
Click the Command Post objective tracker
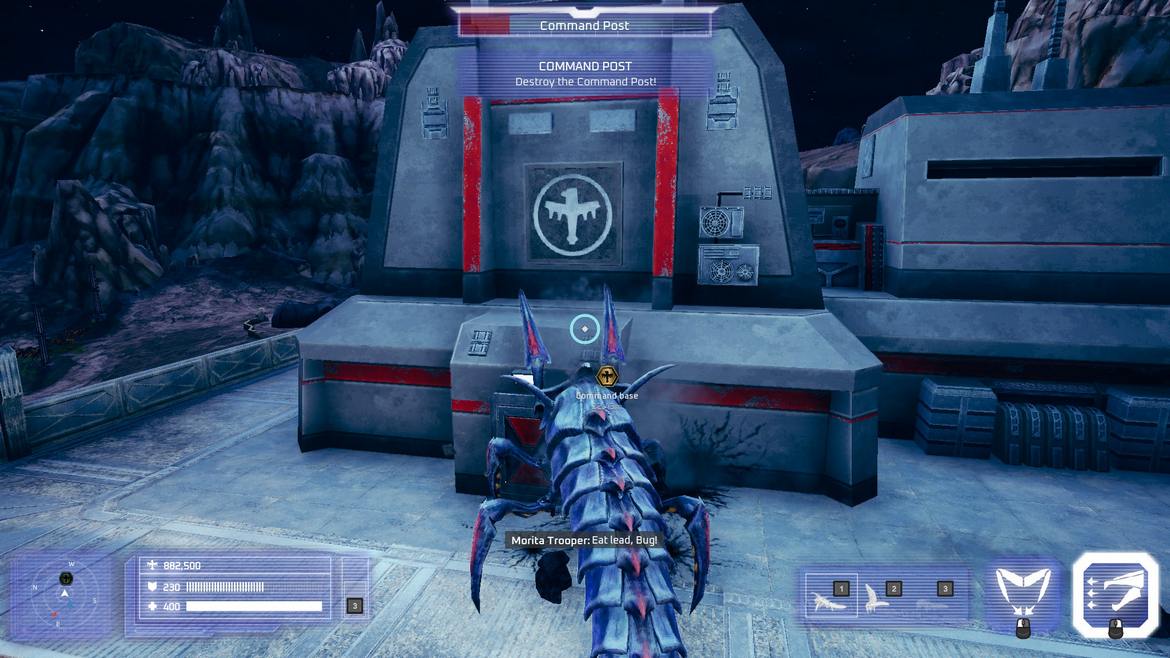(x=584, y=25)
